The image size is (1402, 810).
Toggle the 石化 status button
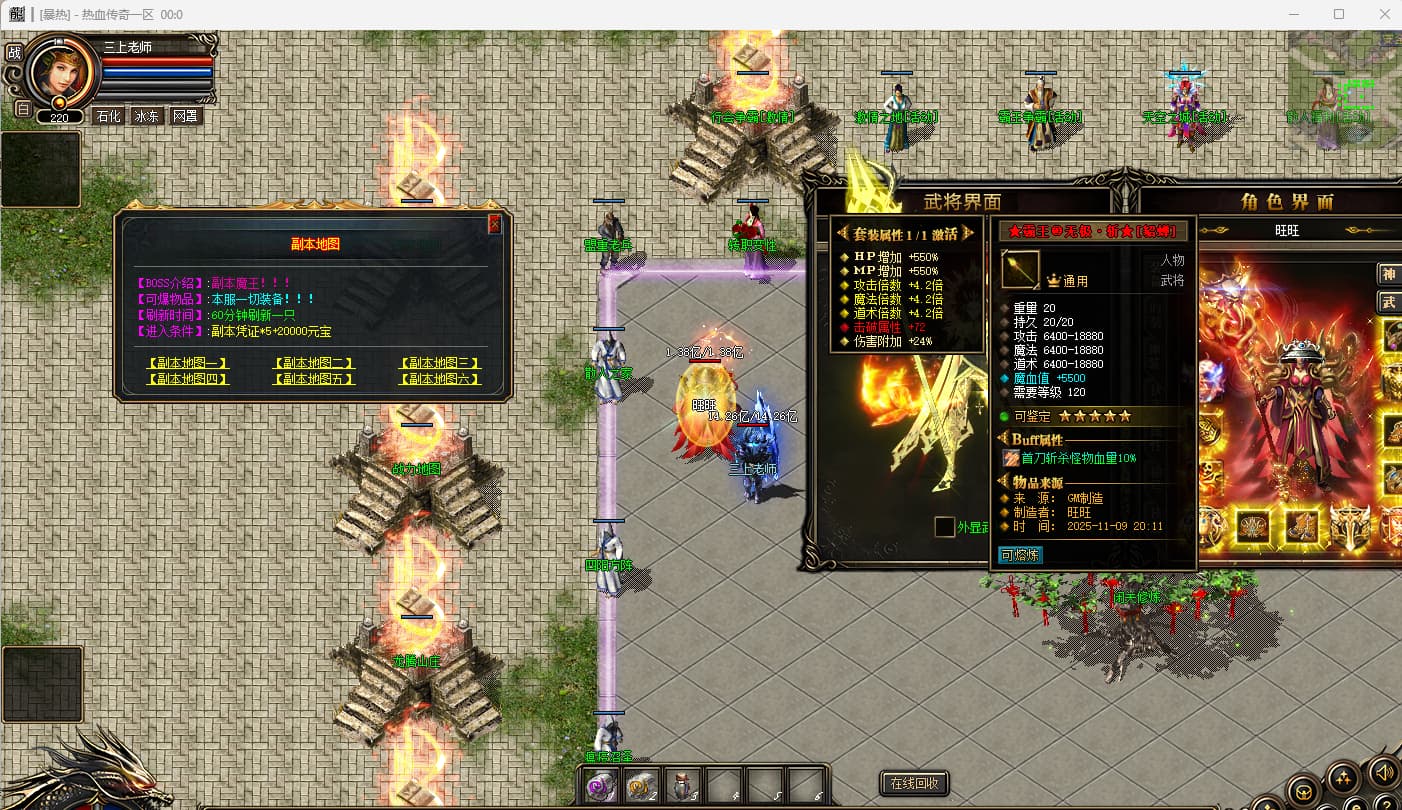point(107,116)
